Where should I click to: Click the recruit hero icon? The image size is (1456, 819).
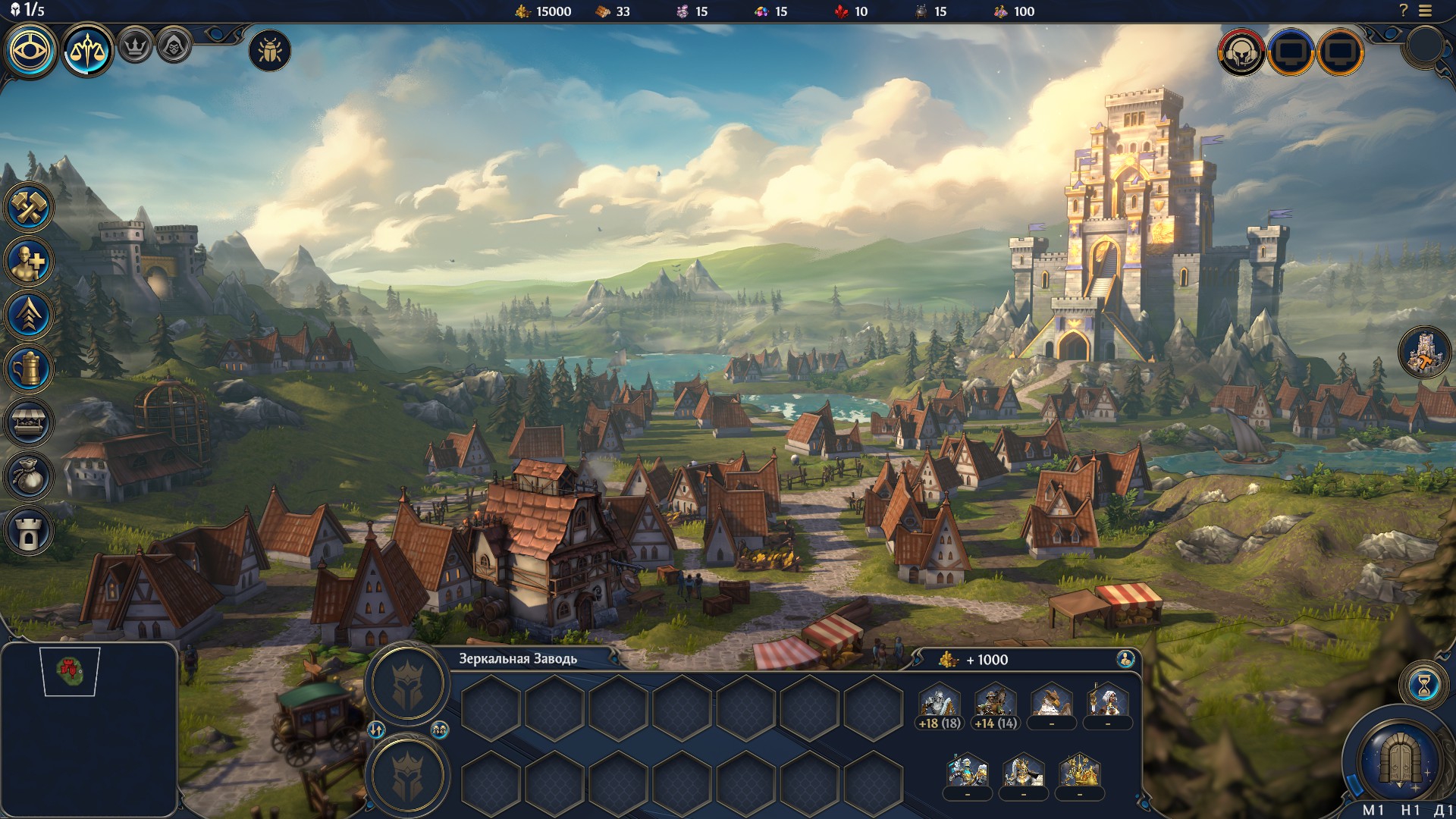click(29, 262)
